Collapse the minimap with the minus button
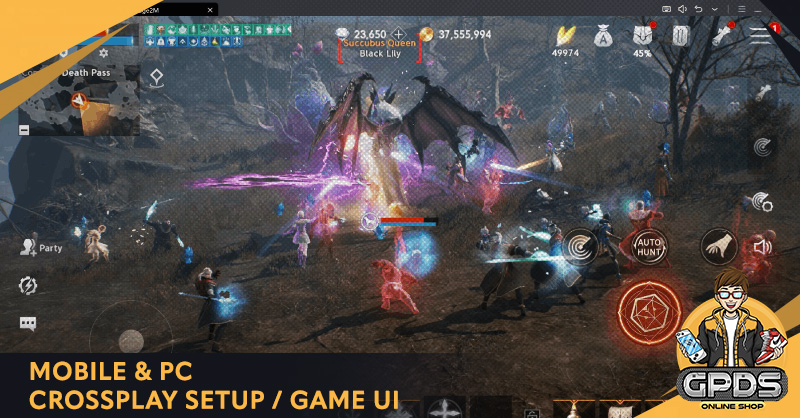Viewport: 800px width, 418px height. click(x=24, y=130)
